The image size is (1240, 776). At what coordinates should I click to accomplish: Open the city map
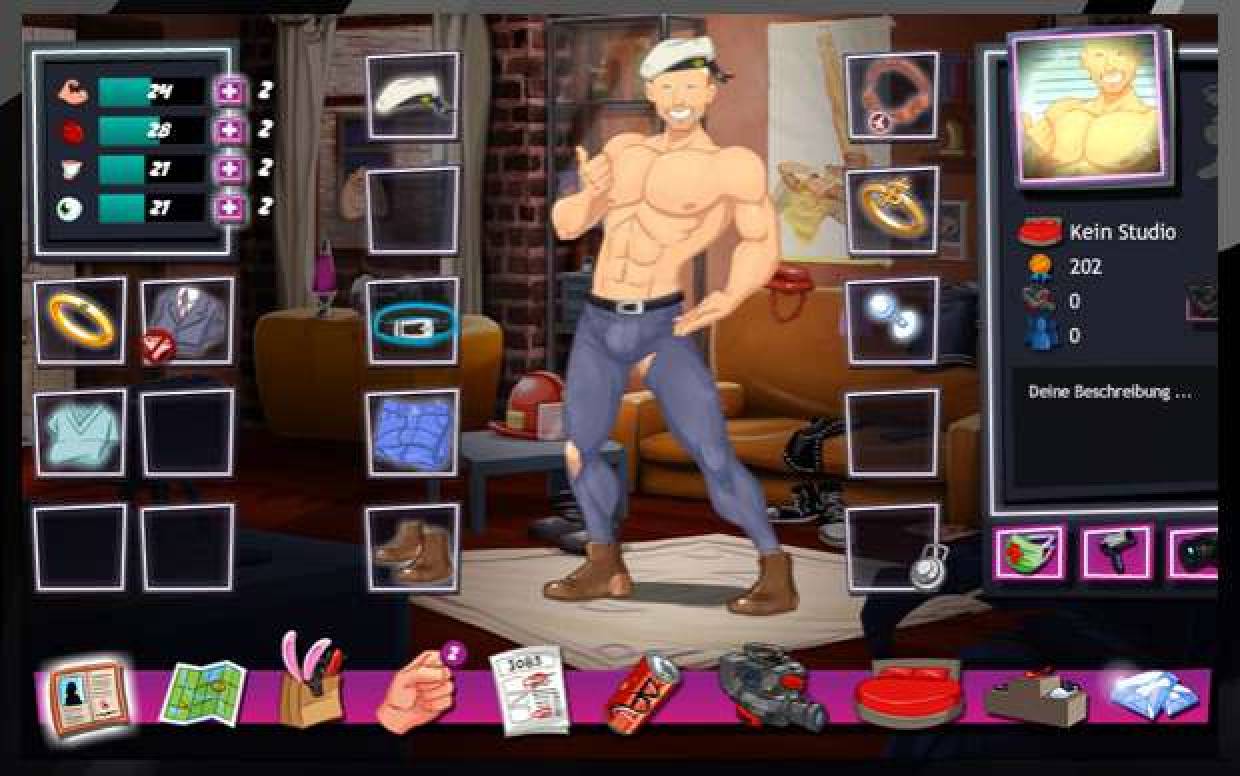[x=202, y=692]
